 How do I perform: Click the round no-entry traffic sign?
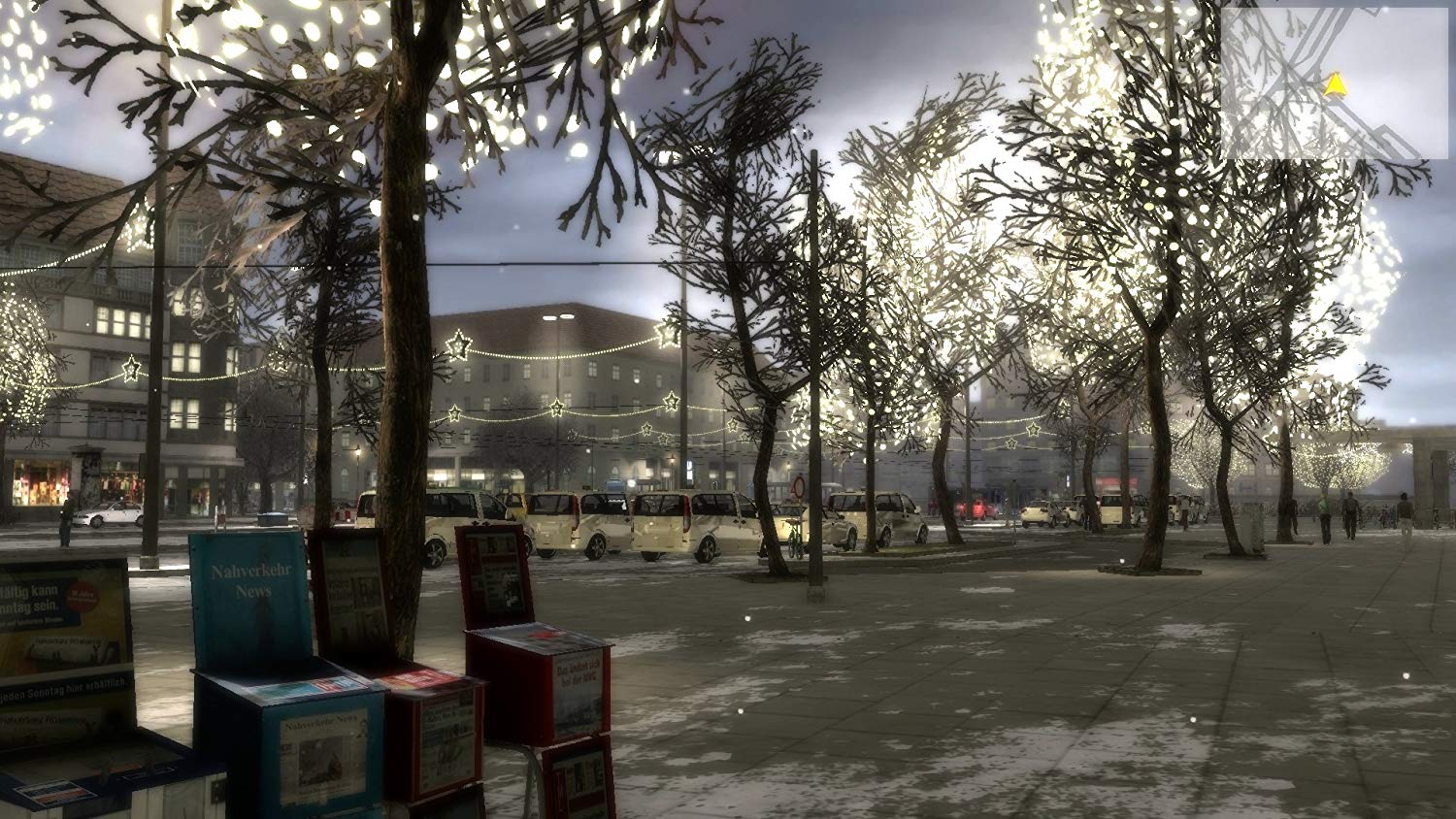click(x=800, y=485)
